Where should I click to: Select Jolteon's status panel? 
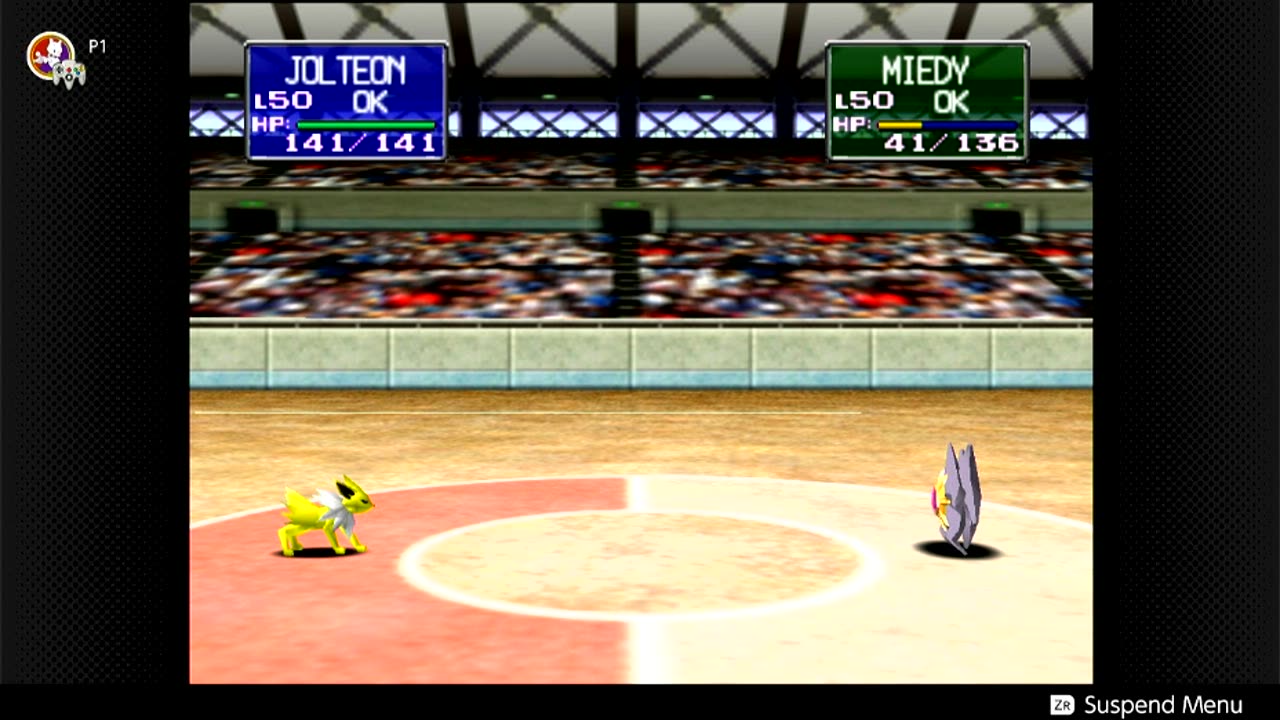pos(345,98)
